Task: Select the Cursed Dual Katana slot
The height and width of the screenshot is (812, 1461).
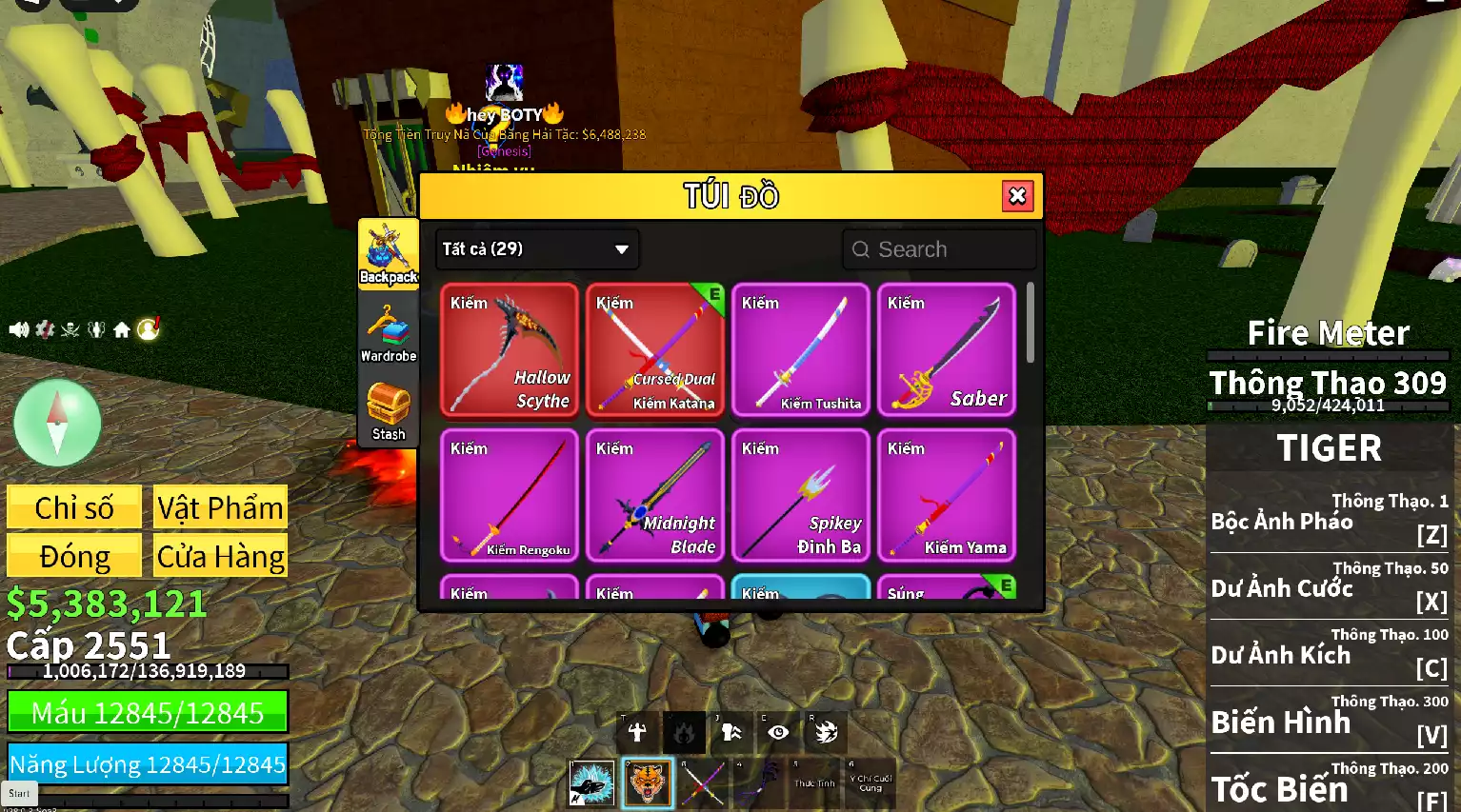Action: coord(655,350)
